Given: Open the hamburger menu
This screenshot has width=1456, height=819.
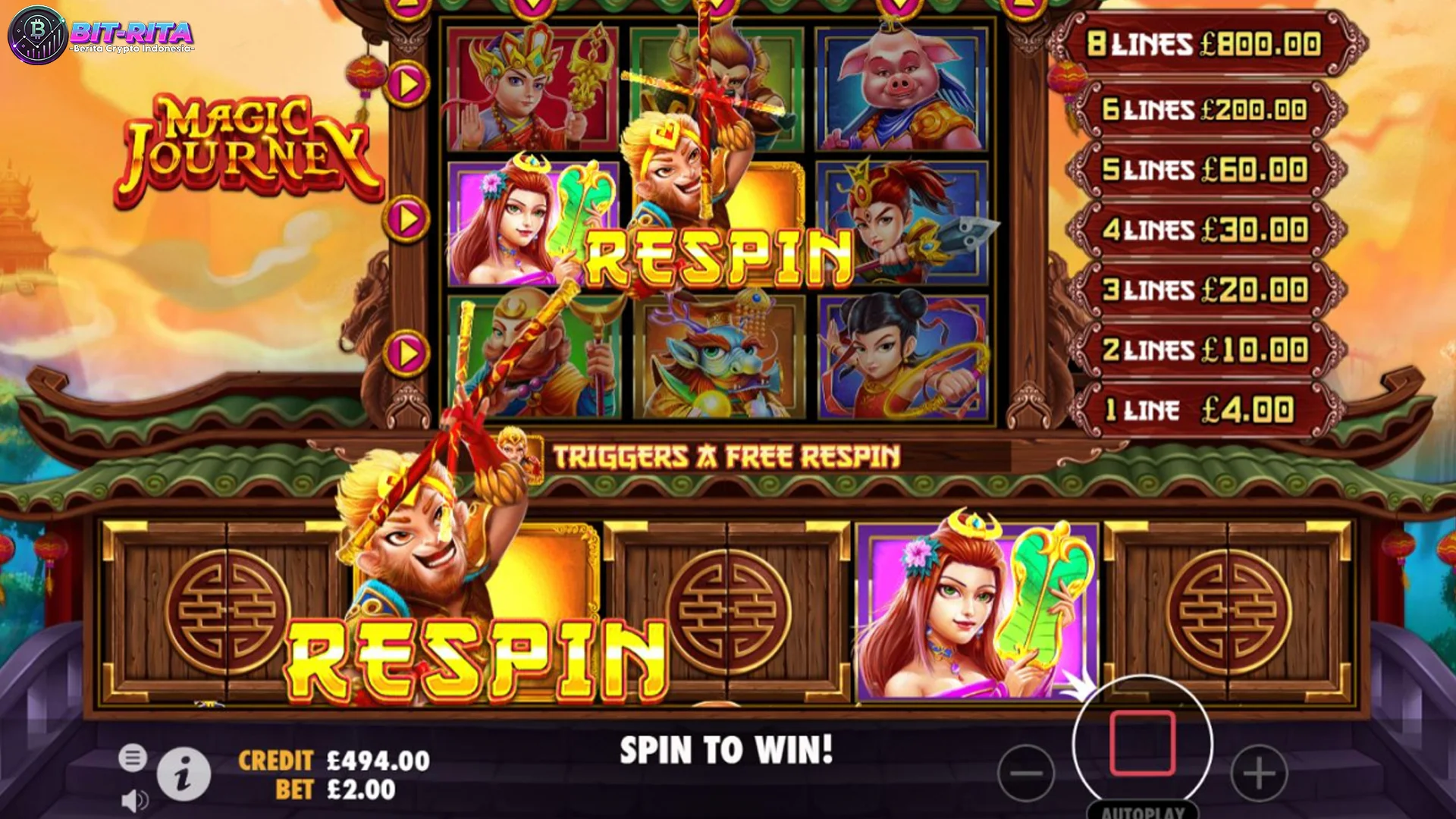Looking at the screenshot, I should pyautogui.click(x=132, y=757).
